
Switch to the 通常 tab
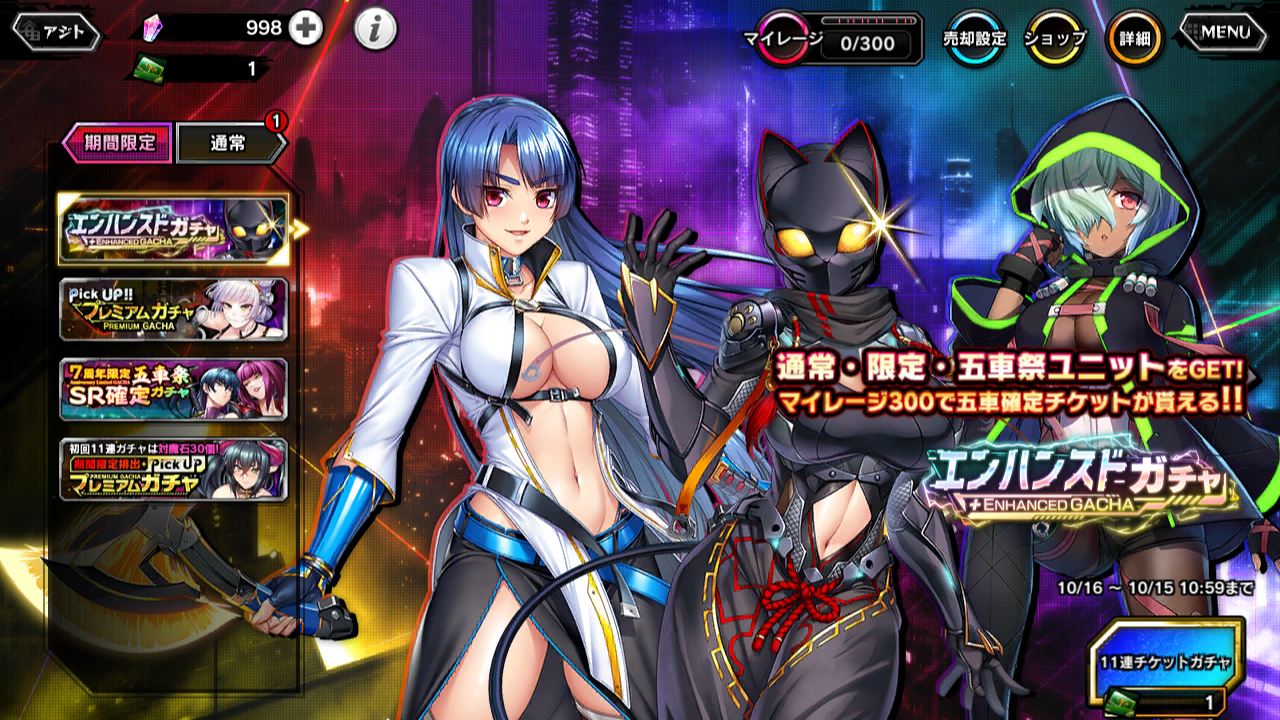229,143
